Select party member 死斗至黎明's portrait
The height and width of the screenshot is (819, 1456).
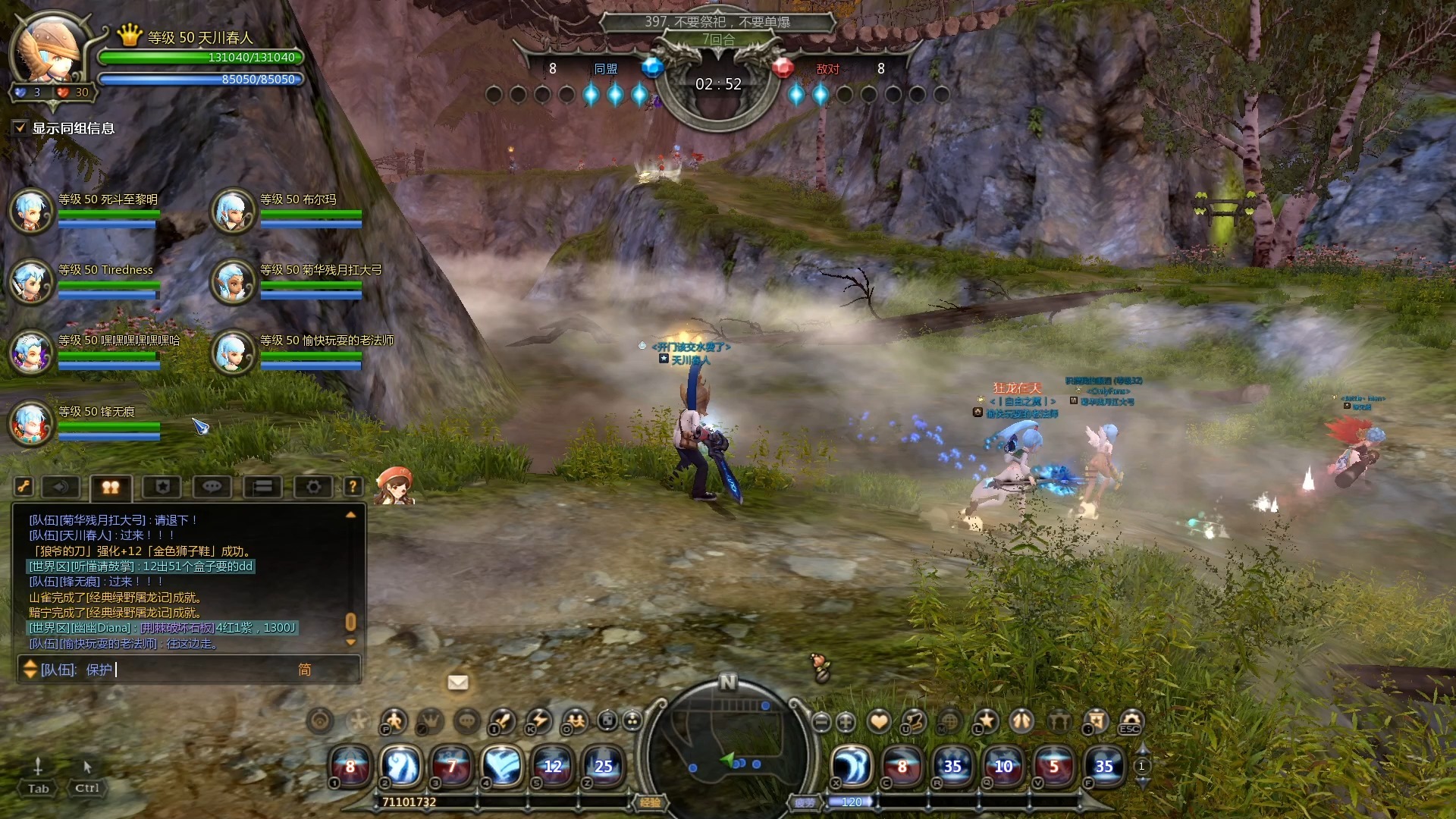(x=31, y=210)
